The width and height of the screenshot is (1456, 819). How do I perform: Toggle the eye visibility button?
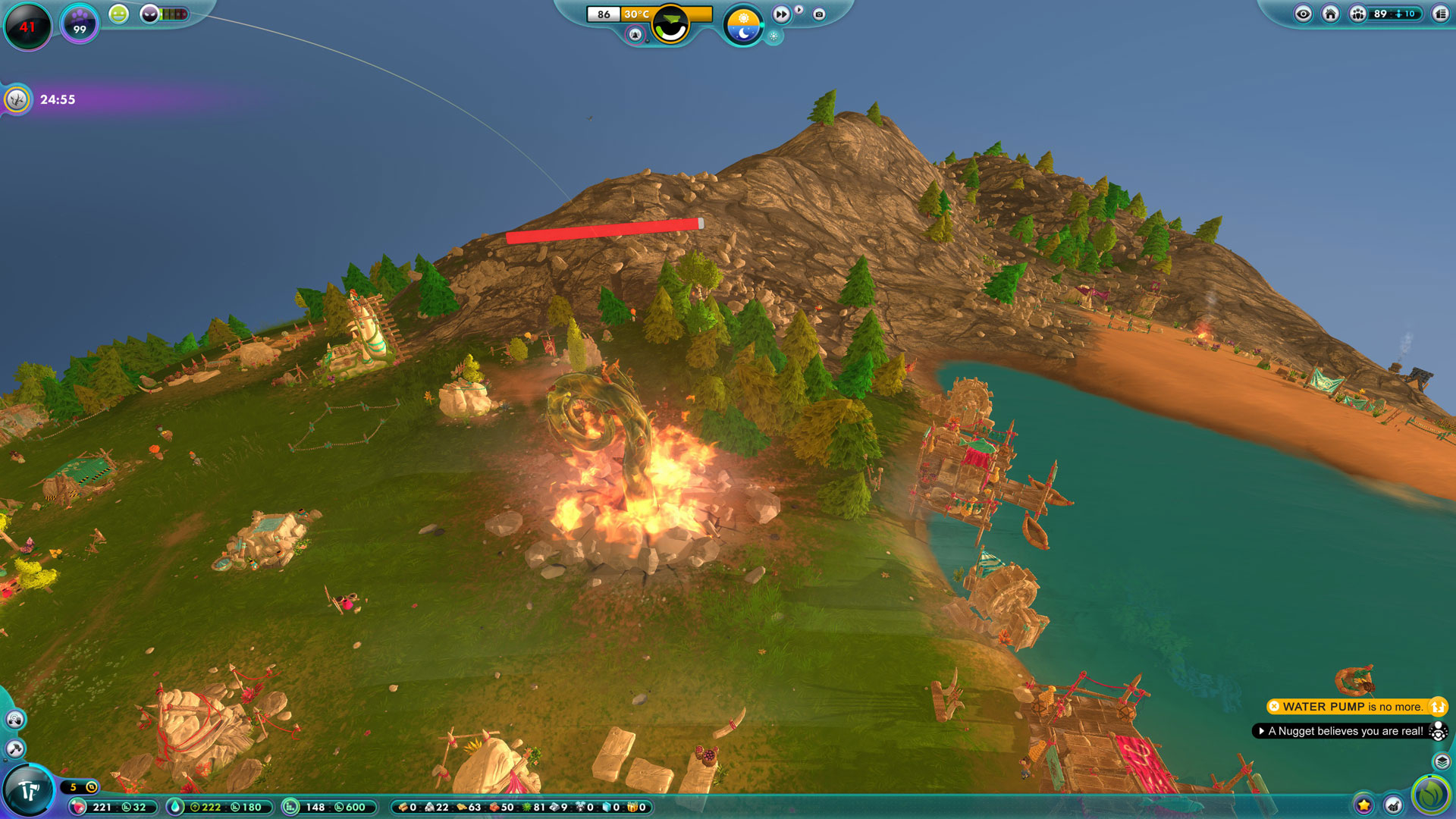click(x=1303, y=14)
